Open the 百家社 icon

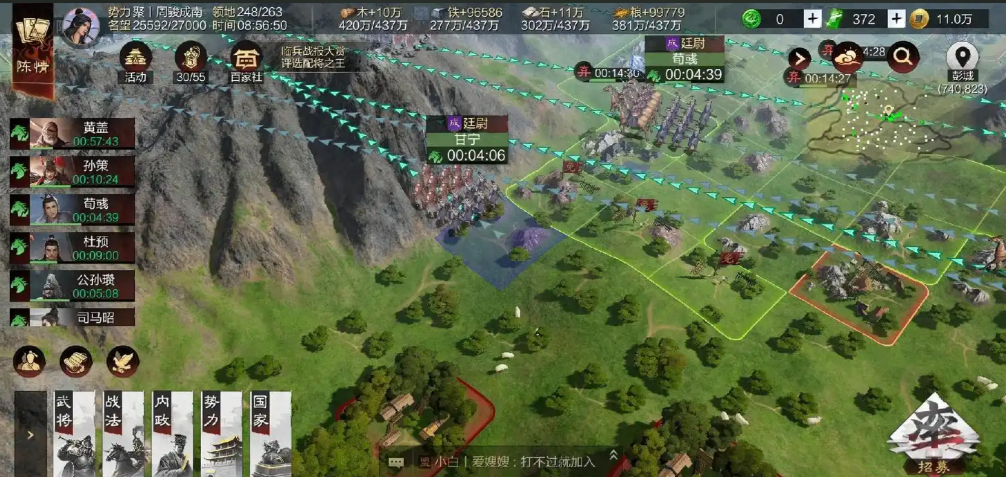244,61
